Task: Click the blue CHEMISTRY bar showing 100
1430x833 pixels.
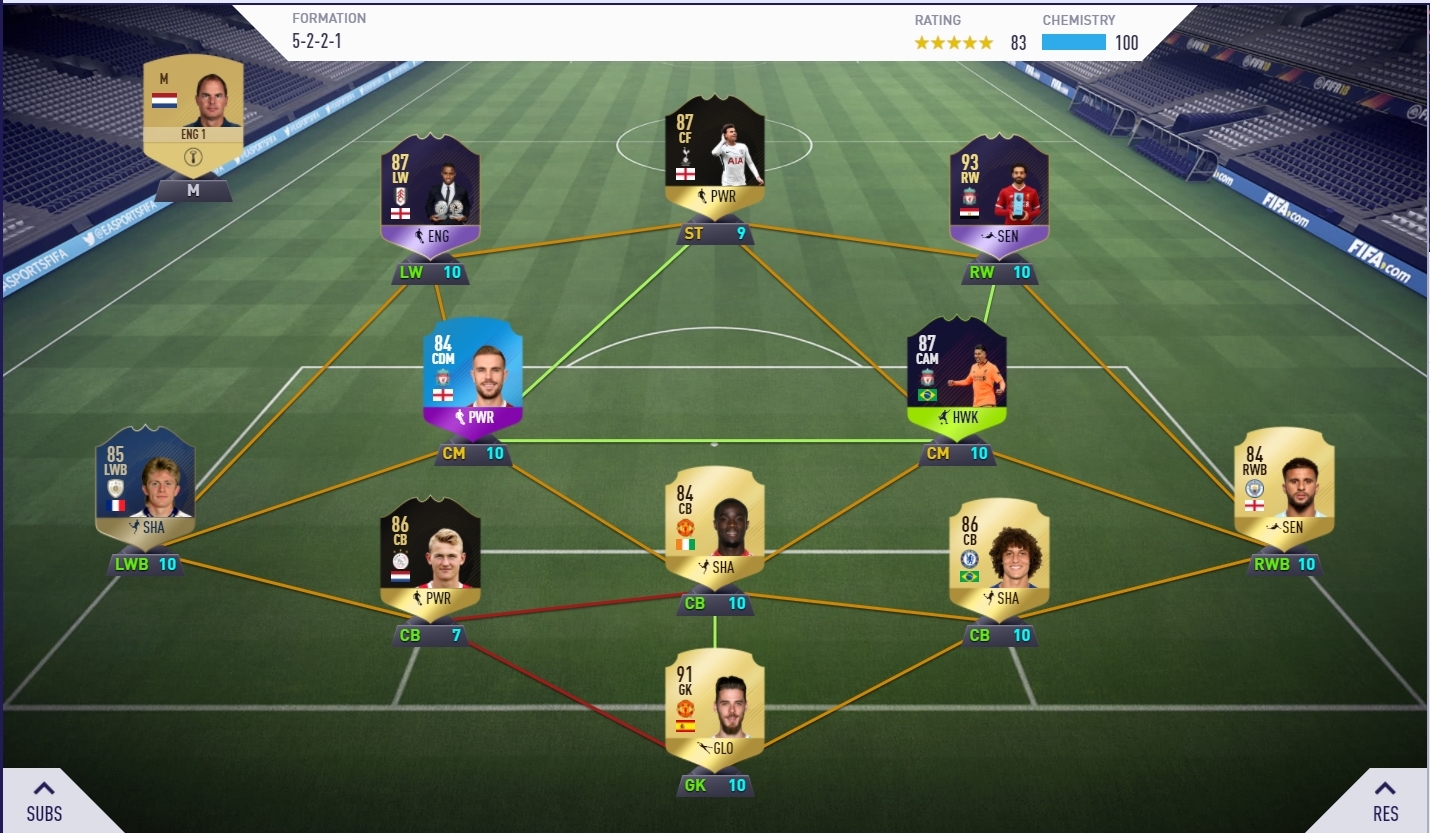Action: (x=1073, y=42)
